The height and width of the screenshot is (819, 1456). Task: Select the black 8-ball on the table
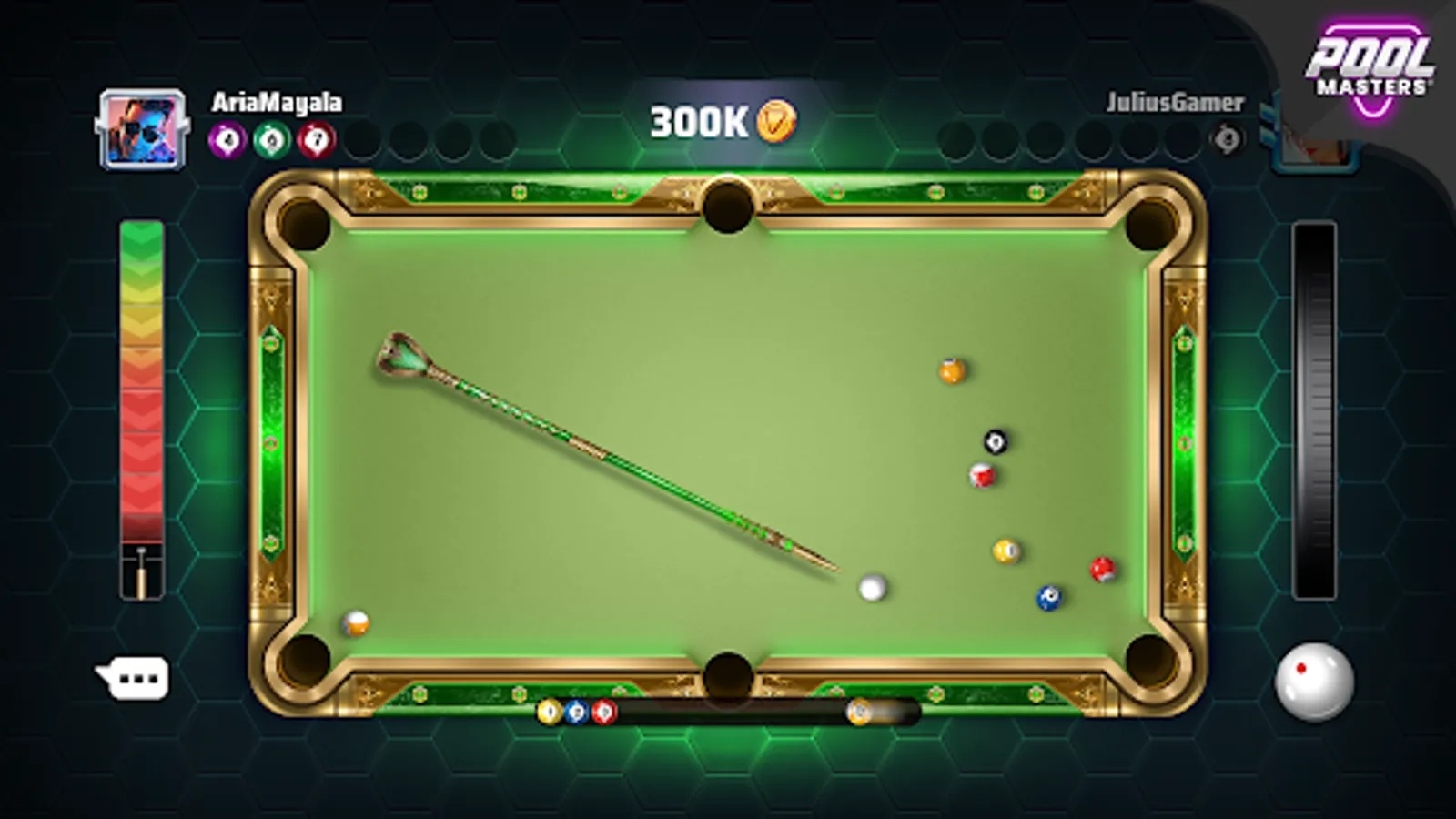[995, 440]
